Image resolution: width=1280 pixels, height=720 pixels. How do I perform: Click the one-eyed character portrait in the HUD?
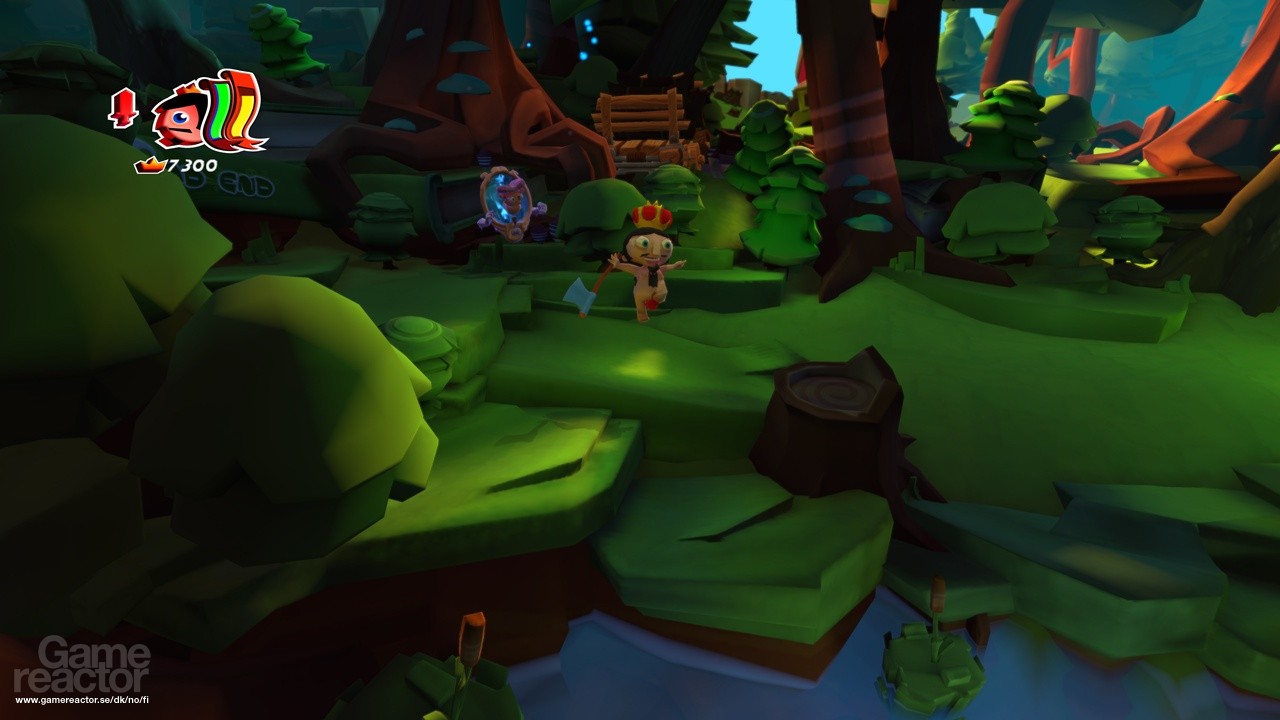180,118
